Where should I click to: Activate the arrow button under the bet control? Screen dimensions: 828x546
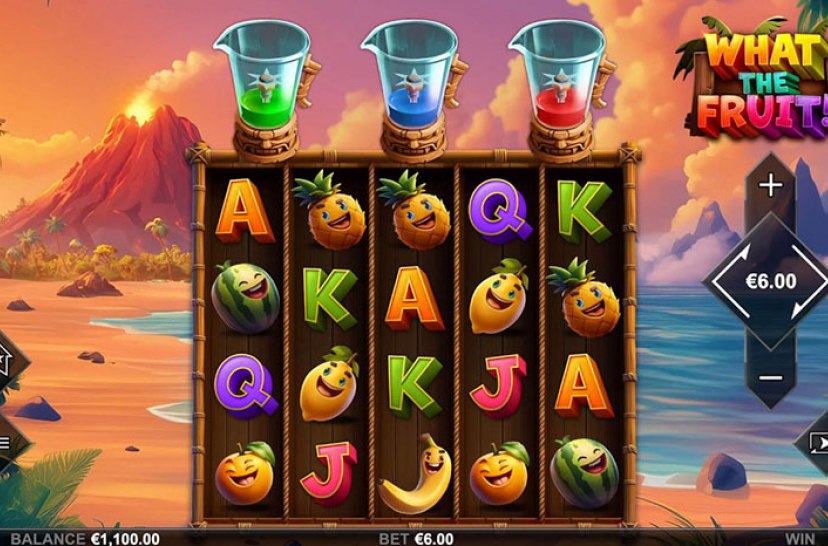(x=818, y=441)
